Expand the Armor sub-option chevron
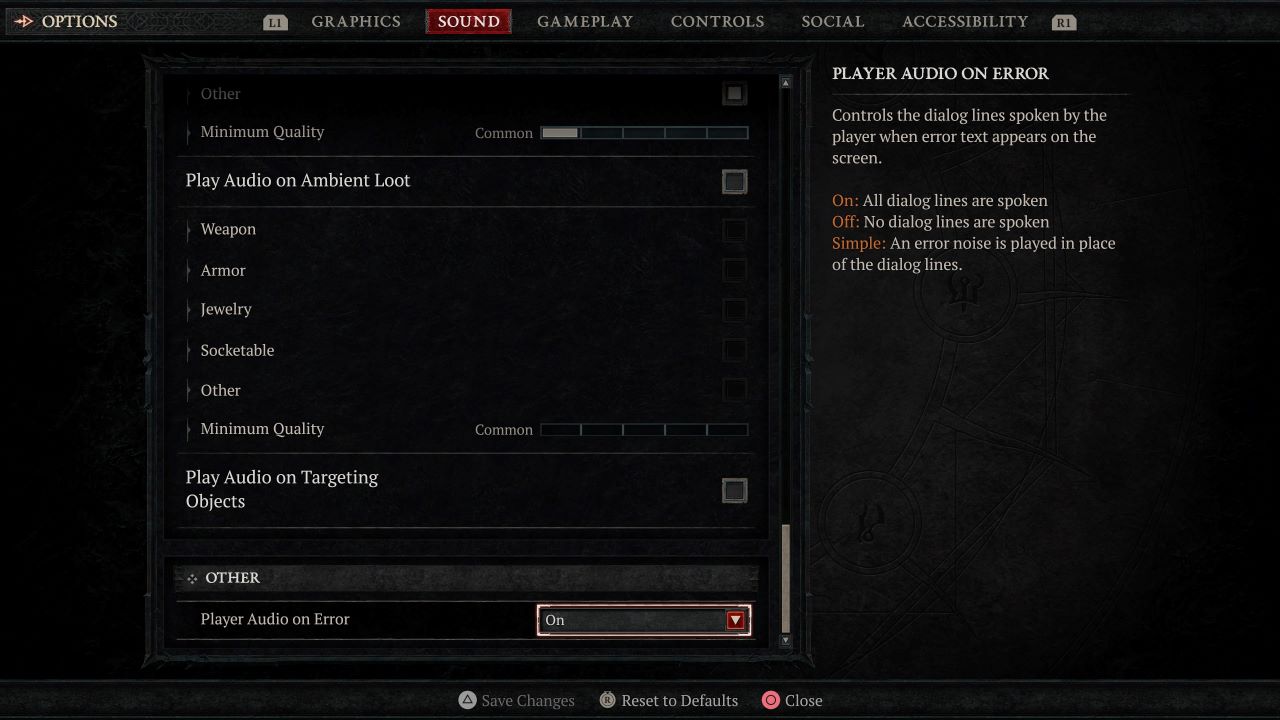The width and height of the screenshot is (1280, 720). (x=189, y=270)
